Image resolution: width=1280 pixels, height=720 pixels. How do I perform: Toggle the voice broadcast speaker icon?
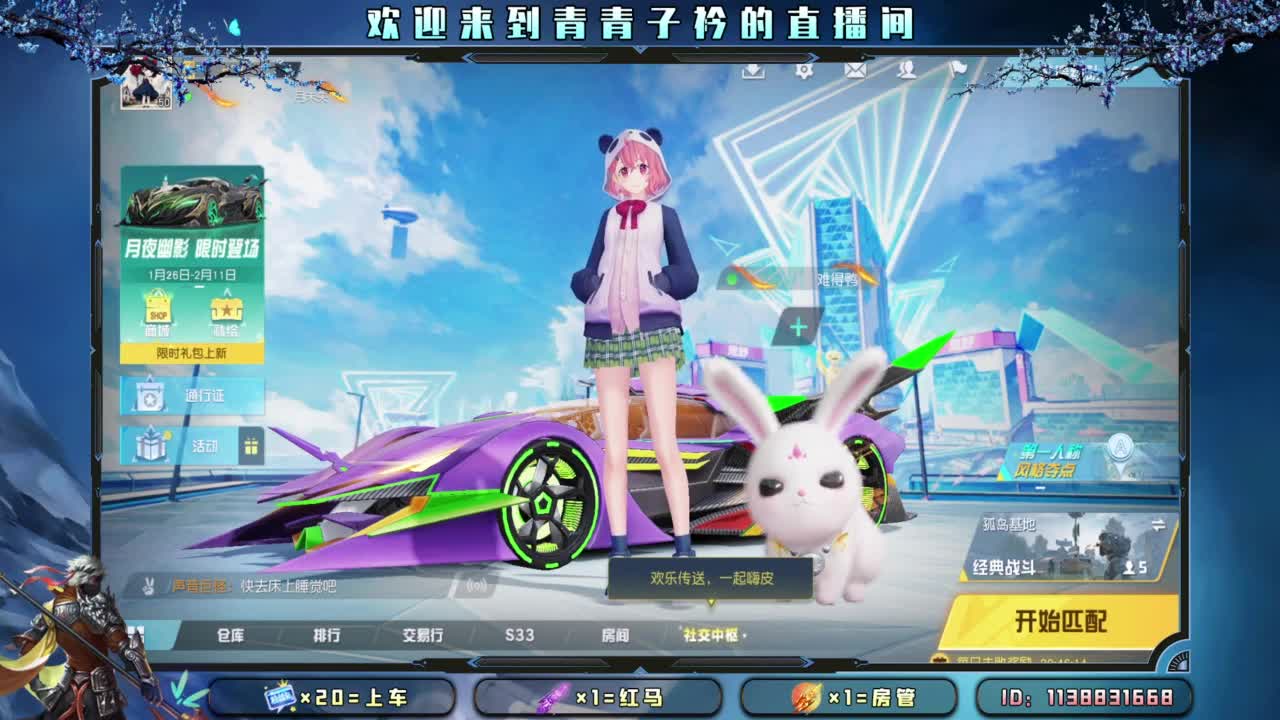[x=475, y=584]
